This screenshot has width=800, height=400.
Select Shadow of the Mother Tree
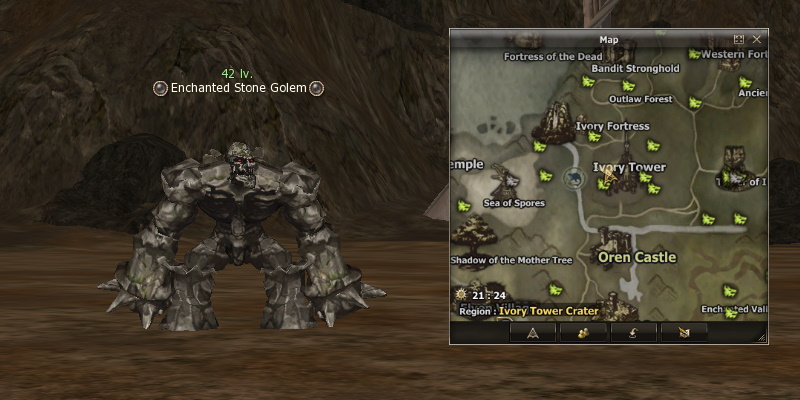pos(511,260)
